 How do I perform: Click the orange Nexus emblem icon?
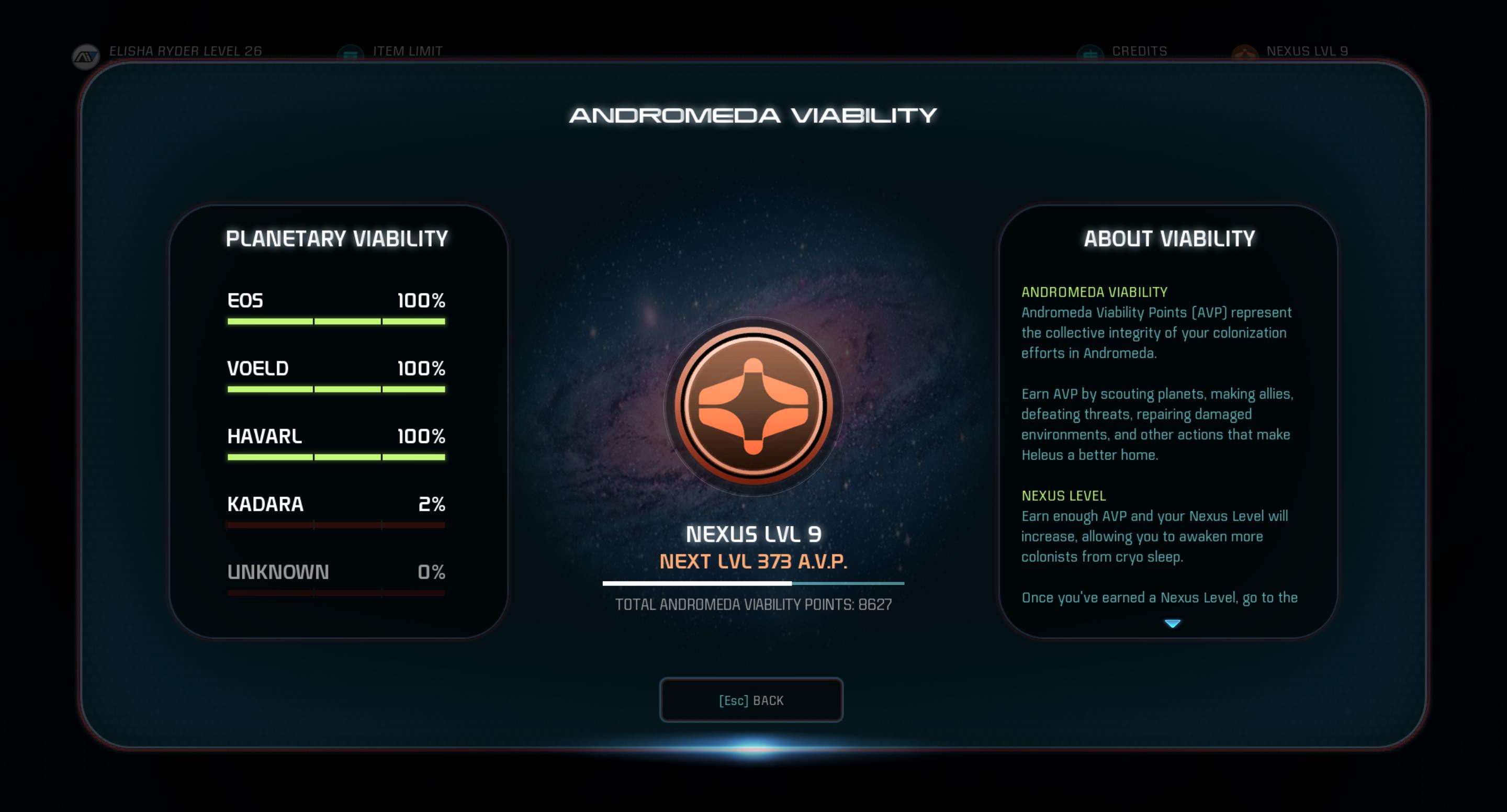[x=753, y=406]
